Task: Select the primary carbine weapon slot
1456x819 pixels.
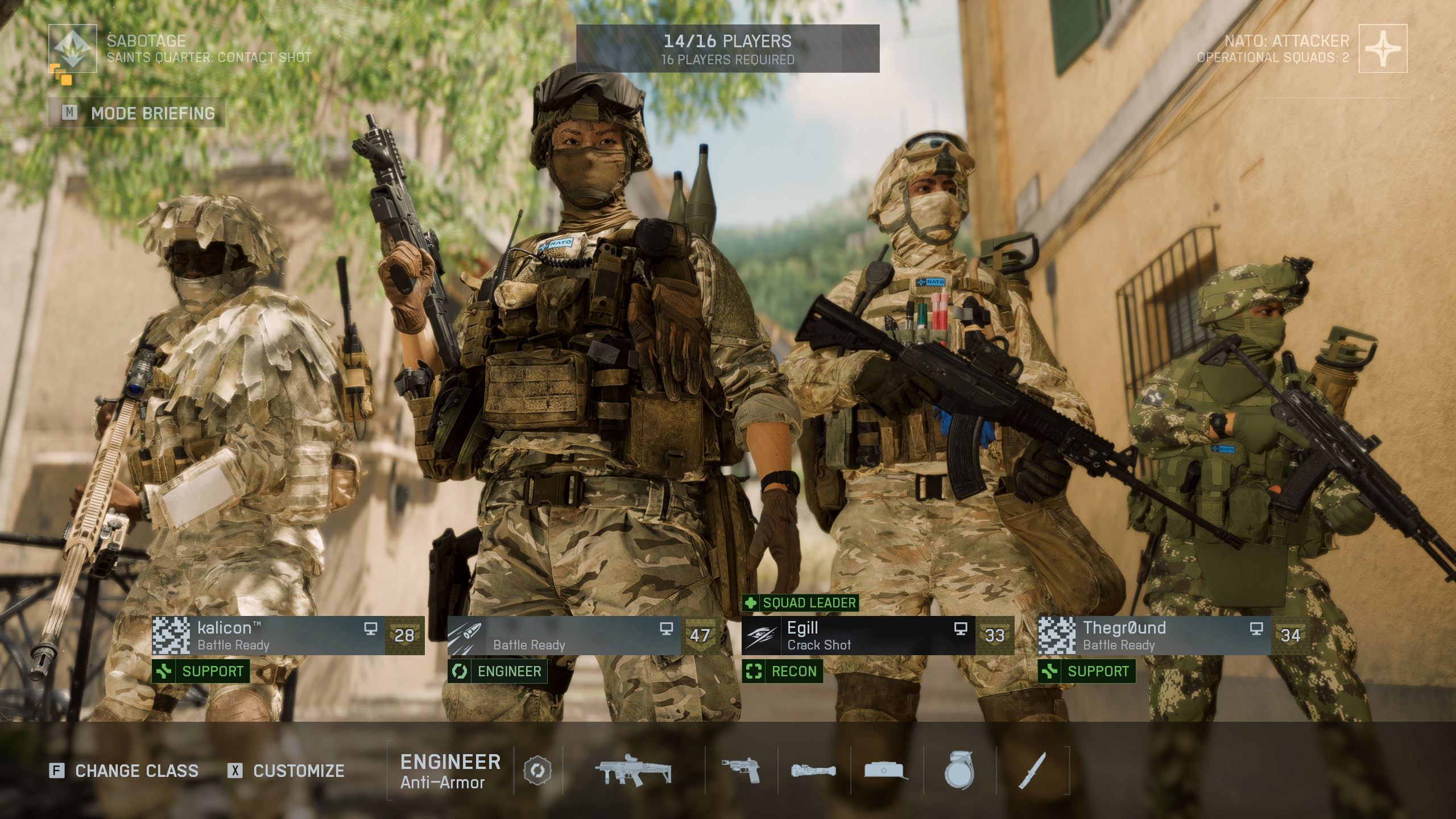Action: (633, 771)
